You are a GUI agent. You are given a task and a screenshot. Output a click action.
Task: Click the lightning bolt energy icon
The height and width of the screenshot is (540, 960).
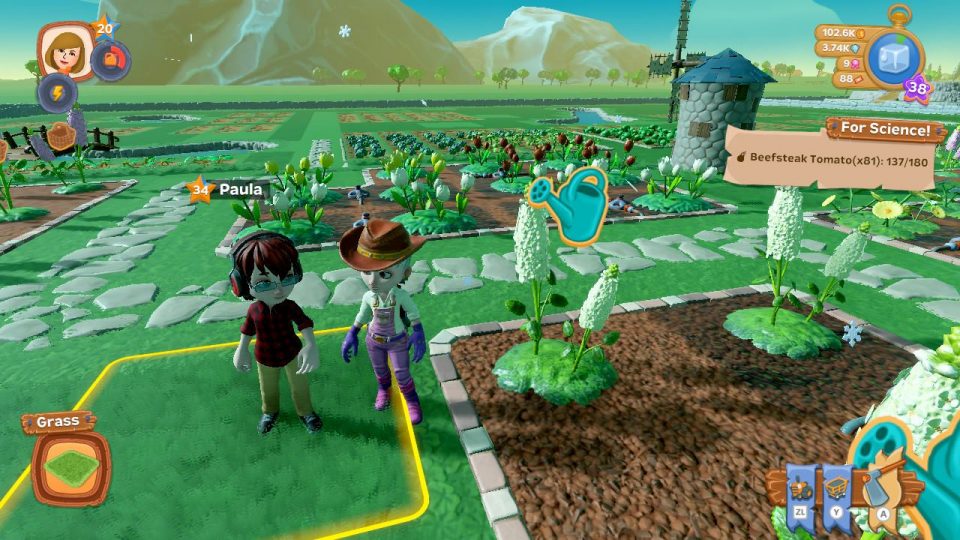coord(57,93)
